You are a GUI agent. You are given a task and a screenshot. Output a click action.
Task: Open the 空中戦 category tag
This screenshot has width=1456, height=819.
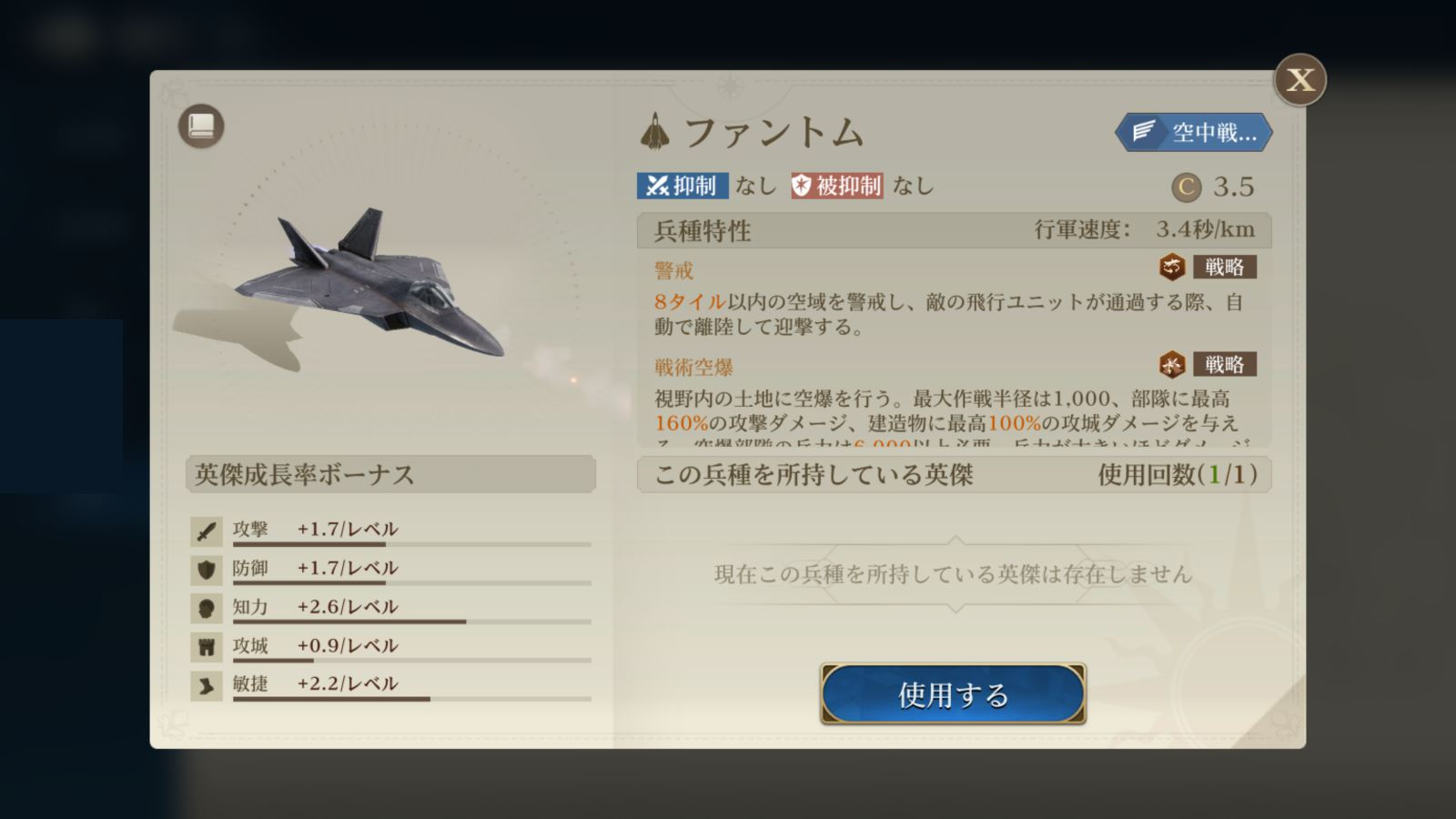[x=1194, y=133]
